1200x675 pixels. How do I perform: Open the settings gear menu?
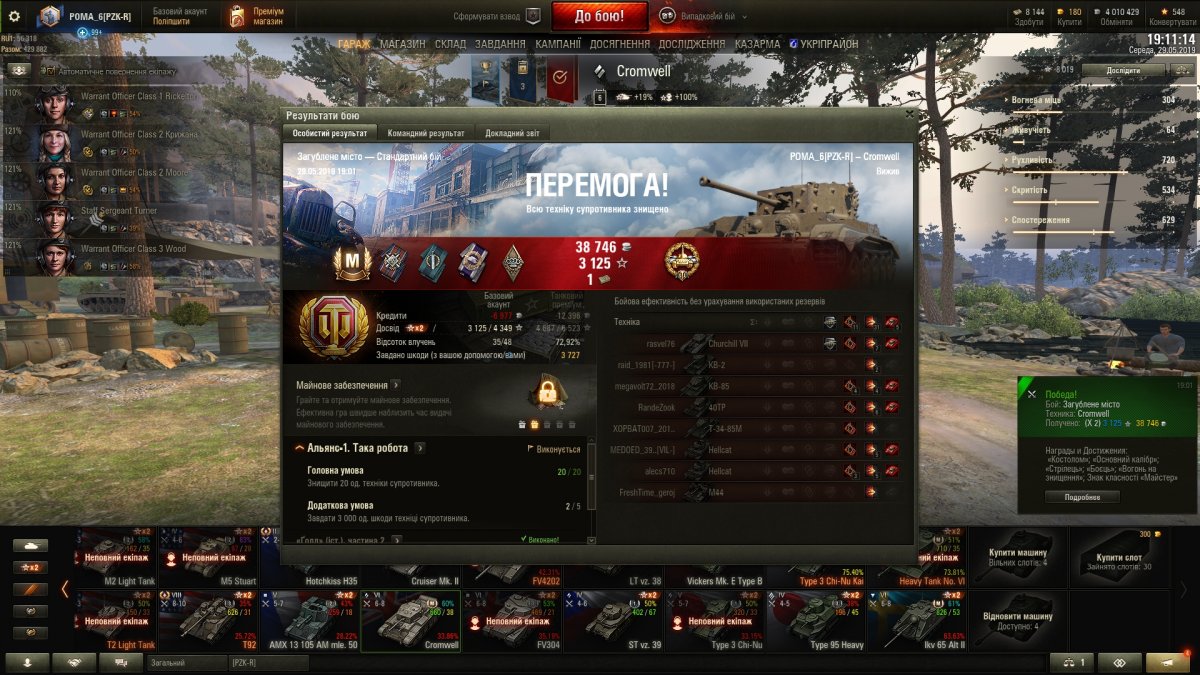point(14,16)
